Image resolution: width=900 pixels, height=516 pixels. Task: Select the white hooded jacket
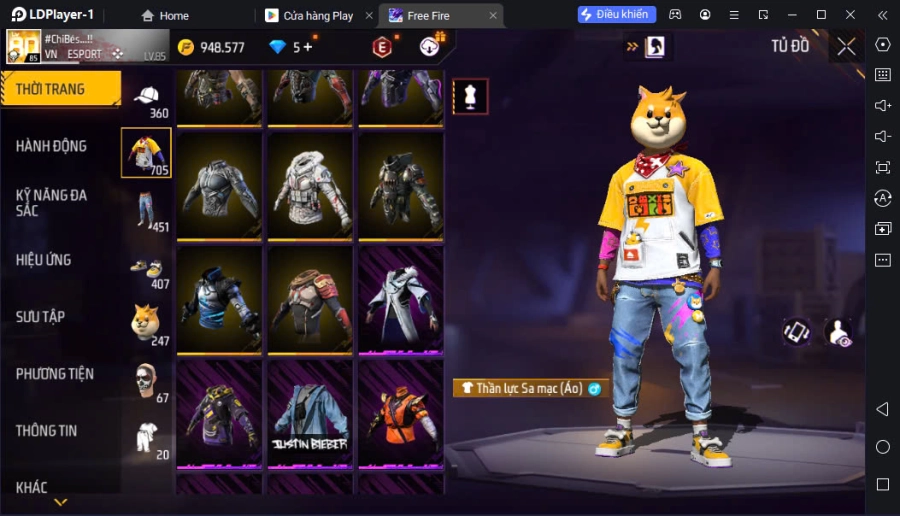click(x=310, y=186)
